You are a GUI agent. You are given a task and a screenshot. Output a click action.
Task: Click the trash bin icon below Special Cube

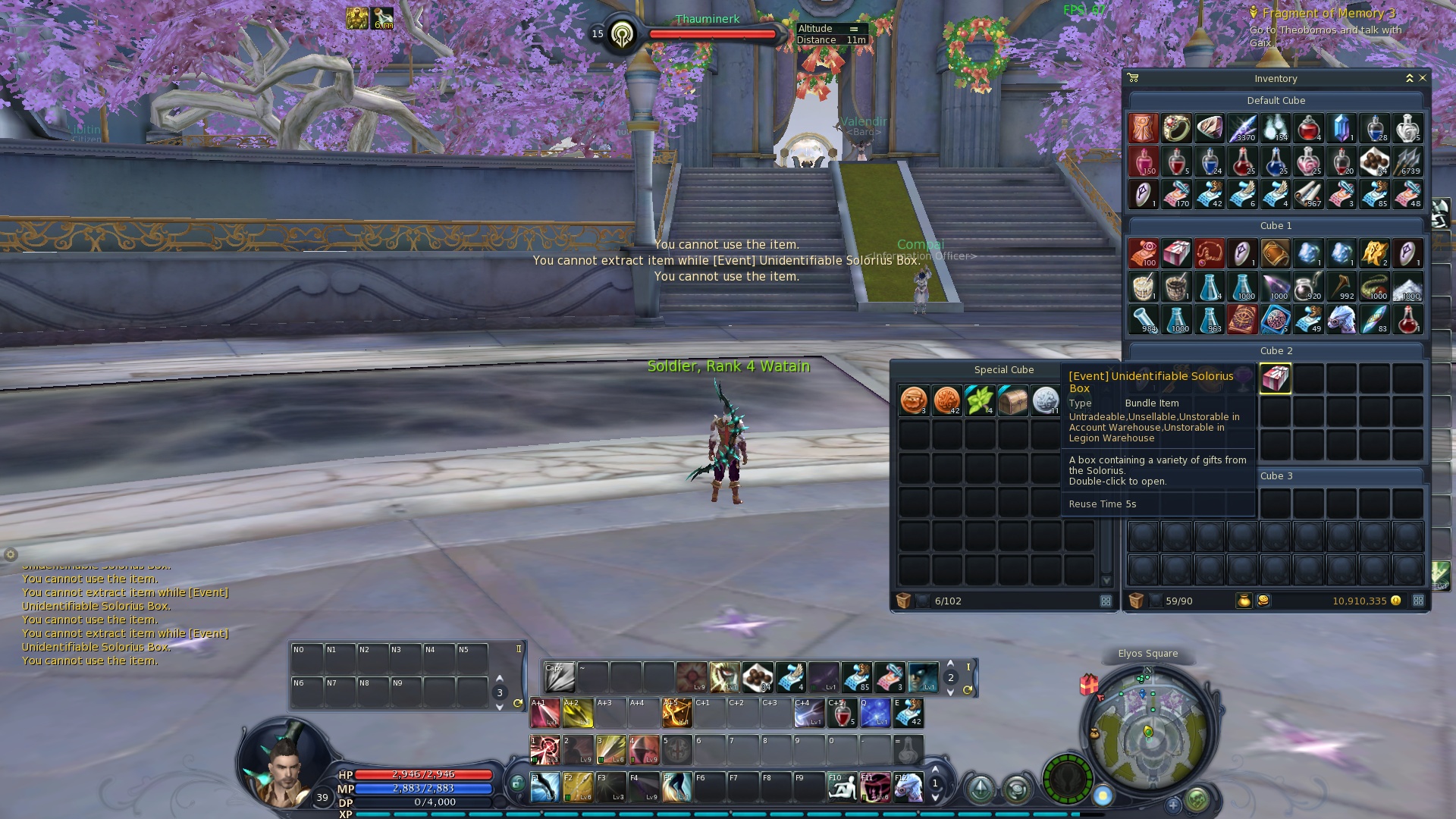tap(905, 601)
